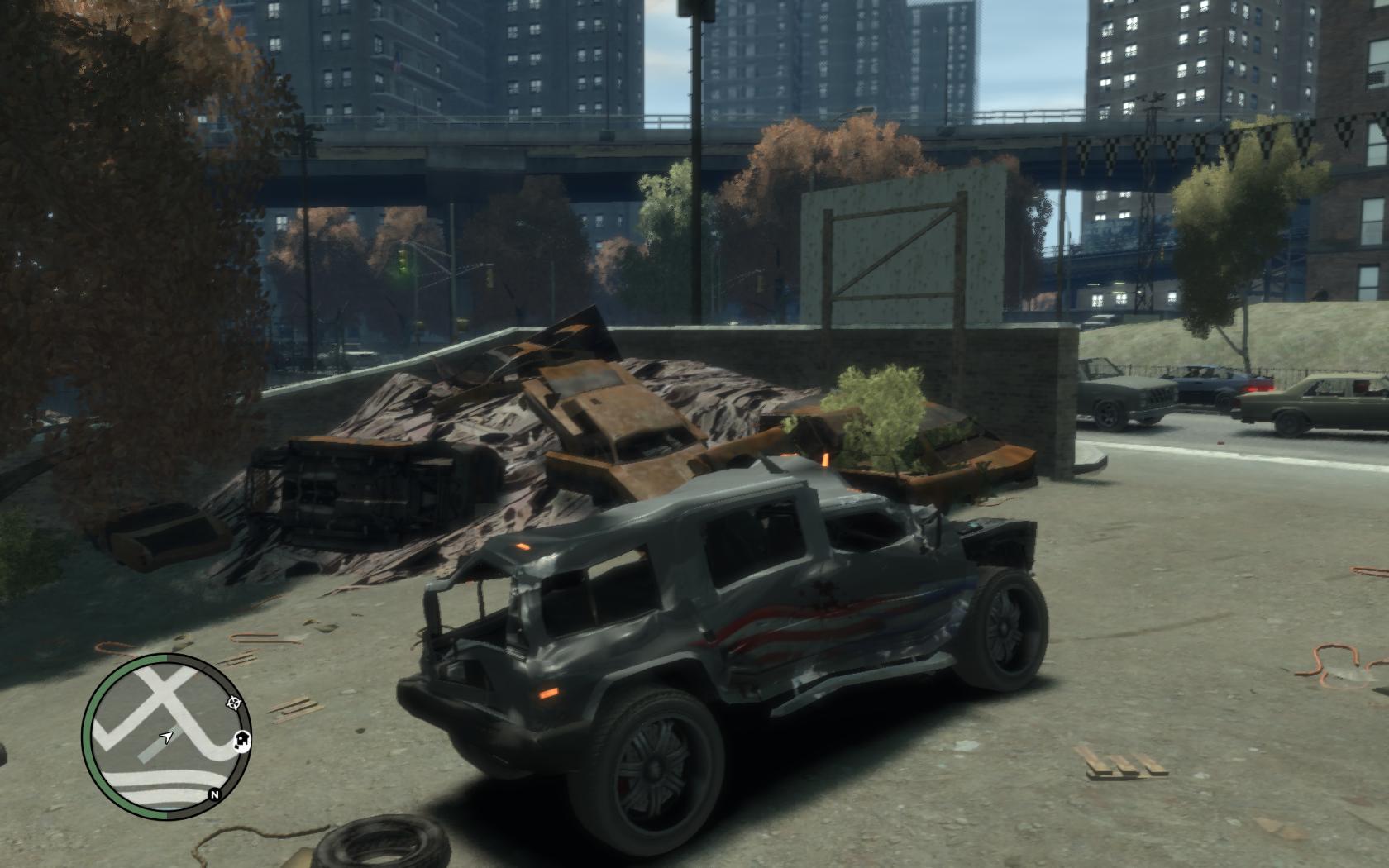
Task: Click the crosshair target blip on the radar
Action: coord(234,703)
